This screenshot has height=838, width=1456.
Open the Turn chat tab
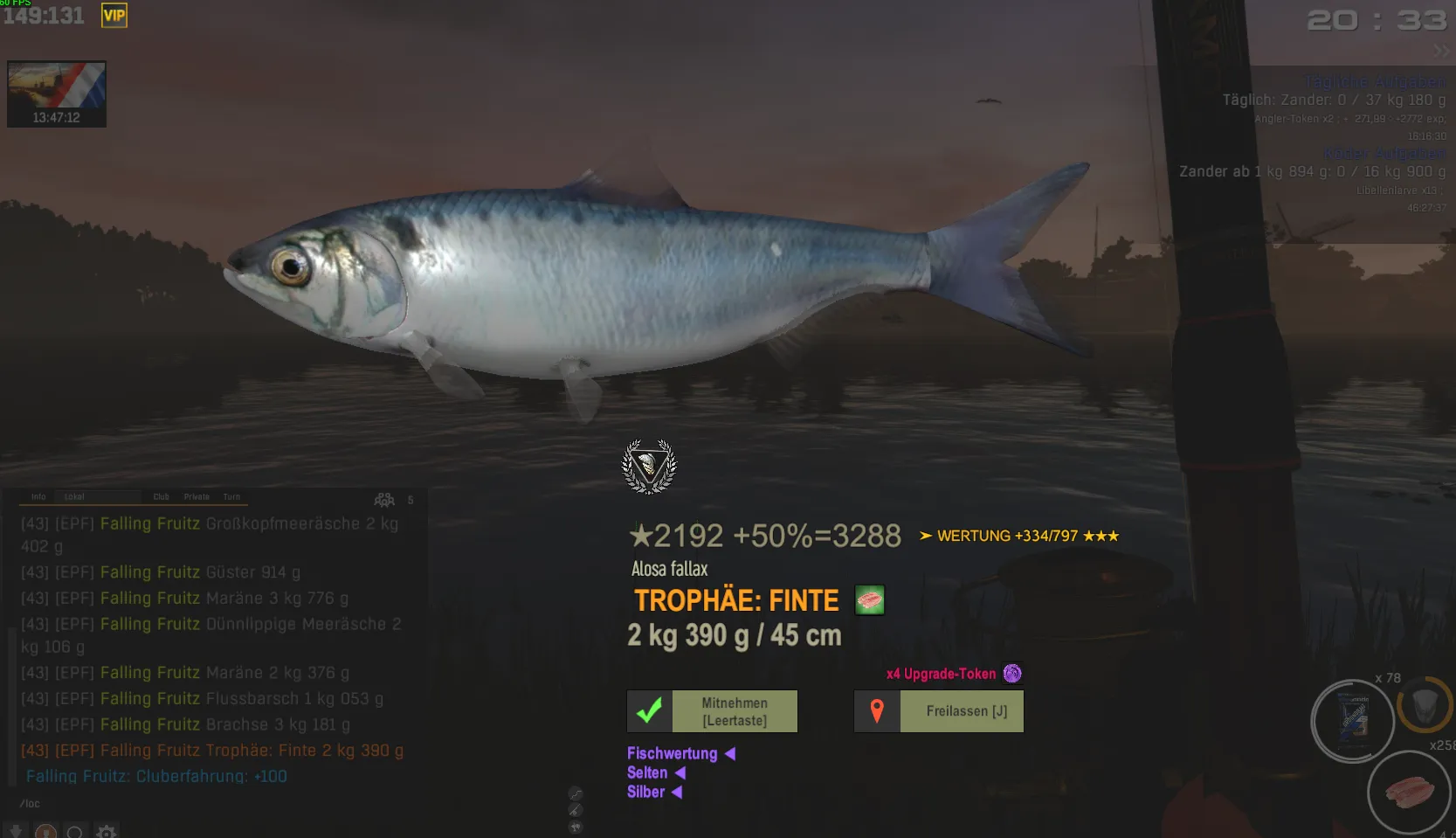[231, 497]
